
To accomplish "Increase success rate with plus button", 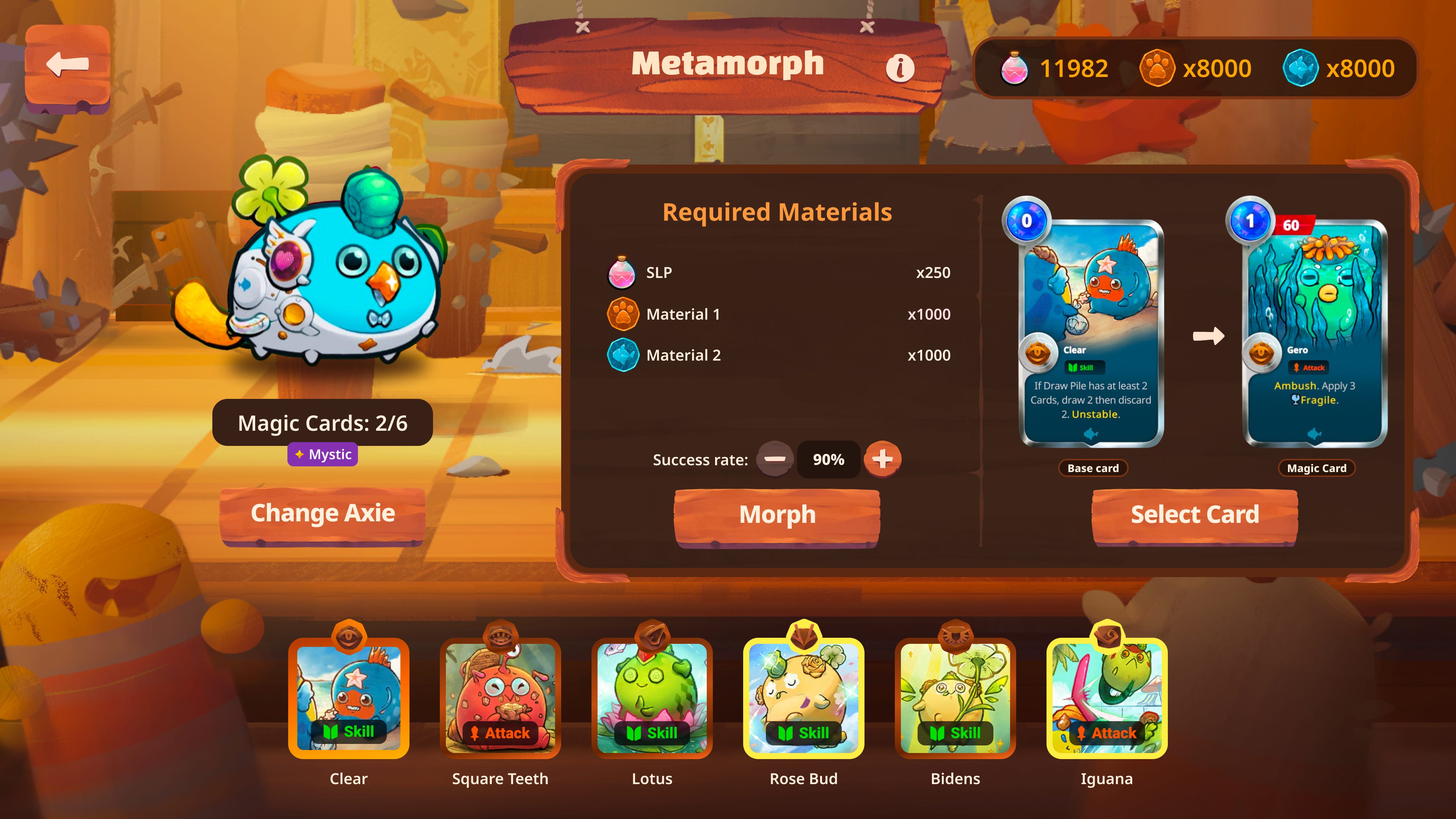I will (x=882, y=459).
